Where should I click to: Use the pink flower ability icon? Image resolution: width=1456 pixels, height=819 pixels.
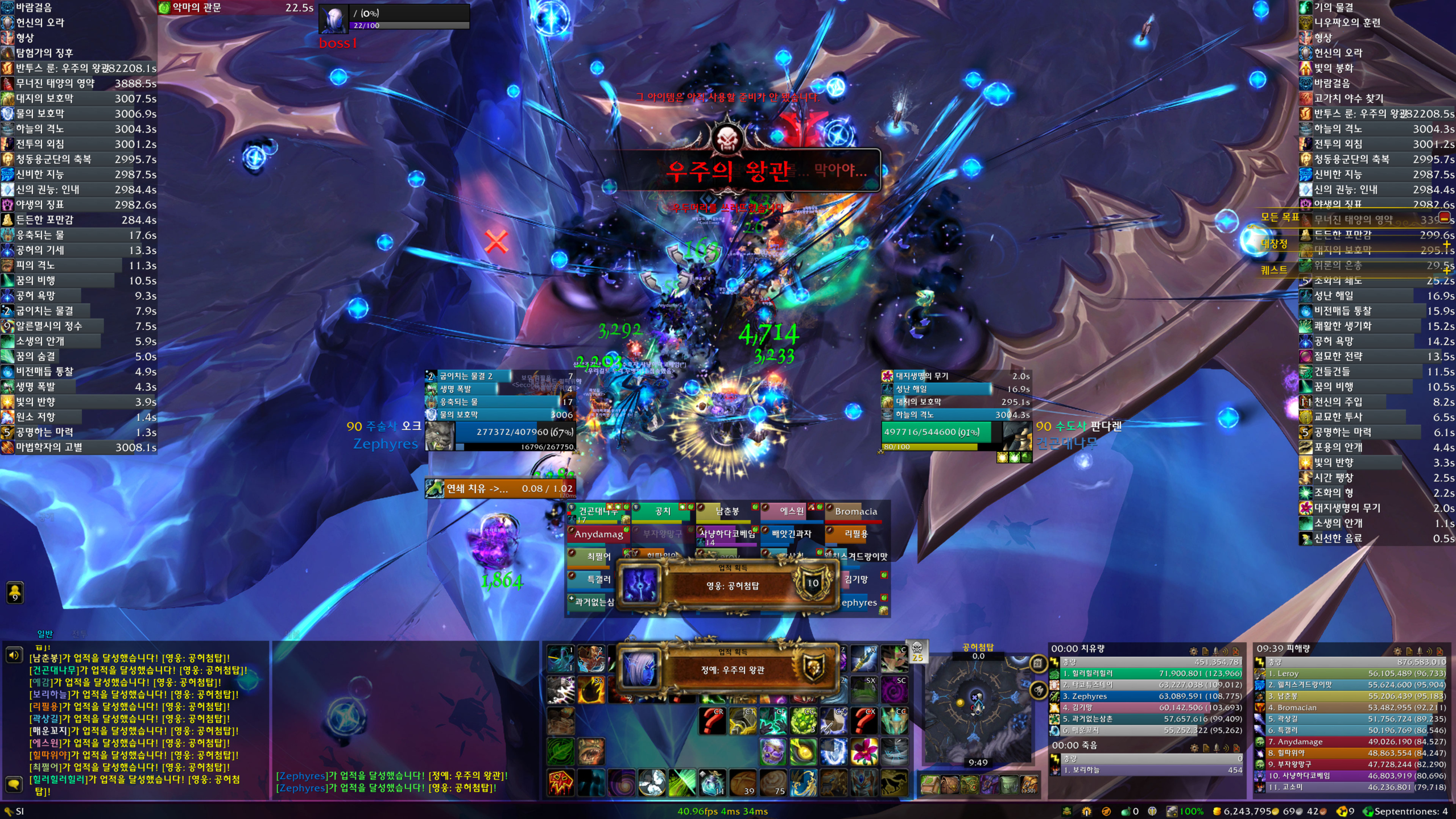863,752
